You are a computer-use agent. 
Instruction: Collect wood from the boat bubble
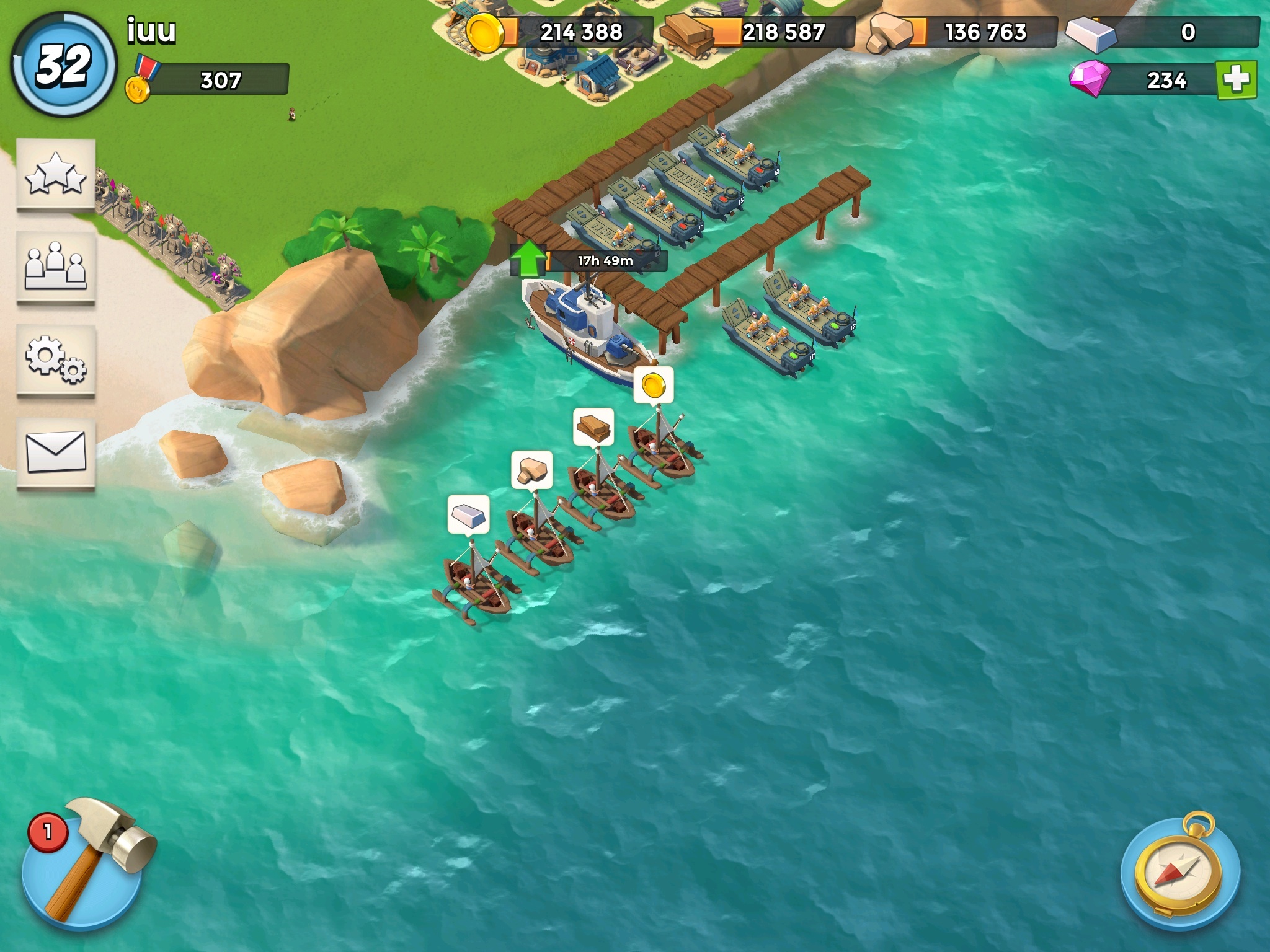(x=593, y=427)
